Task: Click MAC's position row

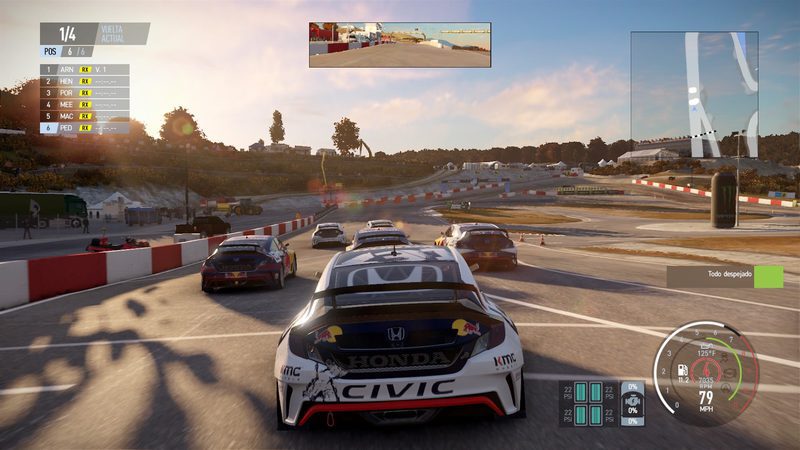Action: click(x=84, y=116)
